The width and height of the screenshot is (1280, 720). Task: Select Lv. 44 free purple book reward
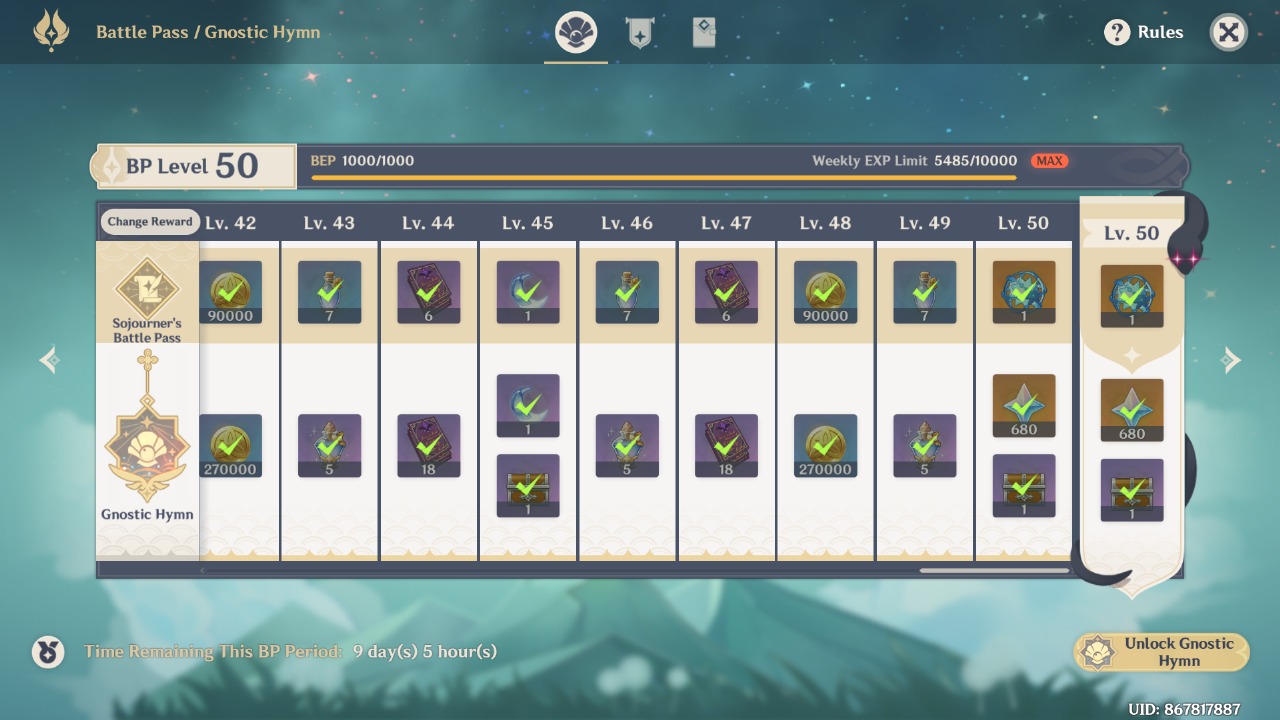(x=429, y=292)
